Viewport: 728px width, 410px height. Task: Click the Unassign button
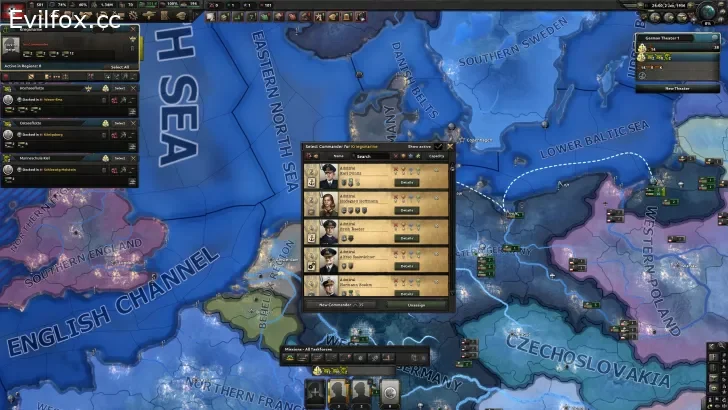pos(415,305)
